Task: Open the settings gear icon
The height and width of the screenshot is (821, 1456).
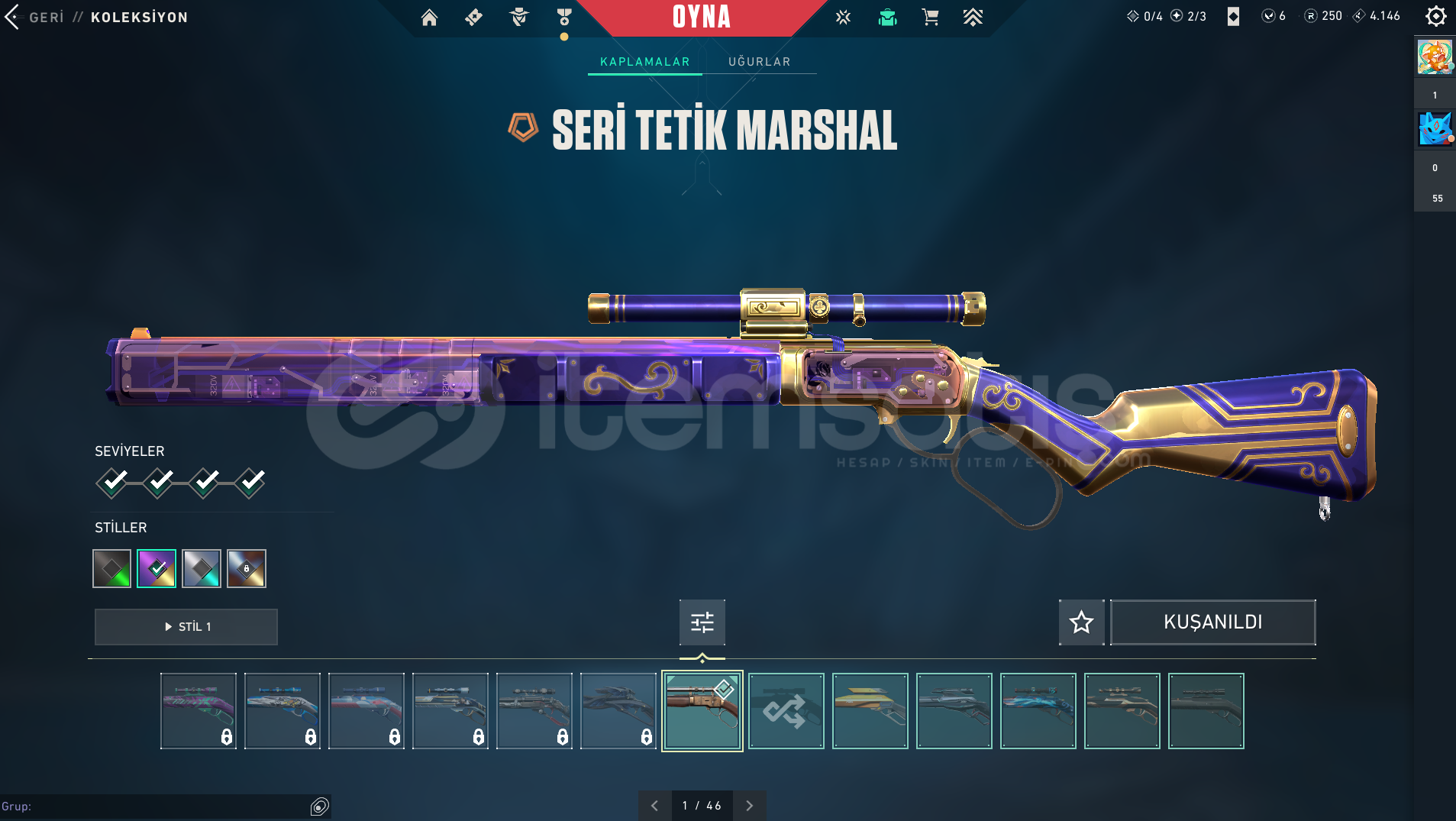Action: 1435,16
